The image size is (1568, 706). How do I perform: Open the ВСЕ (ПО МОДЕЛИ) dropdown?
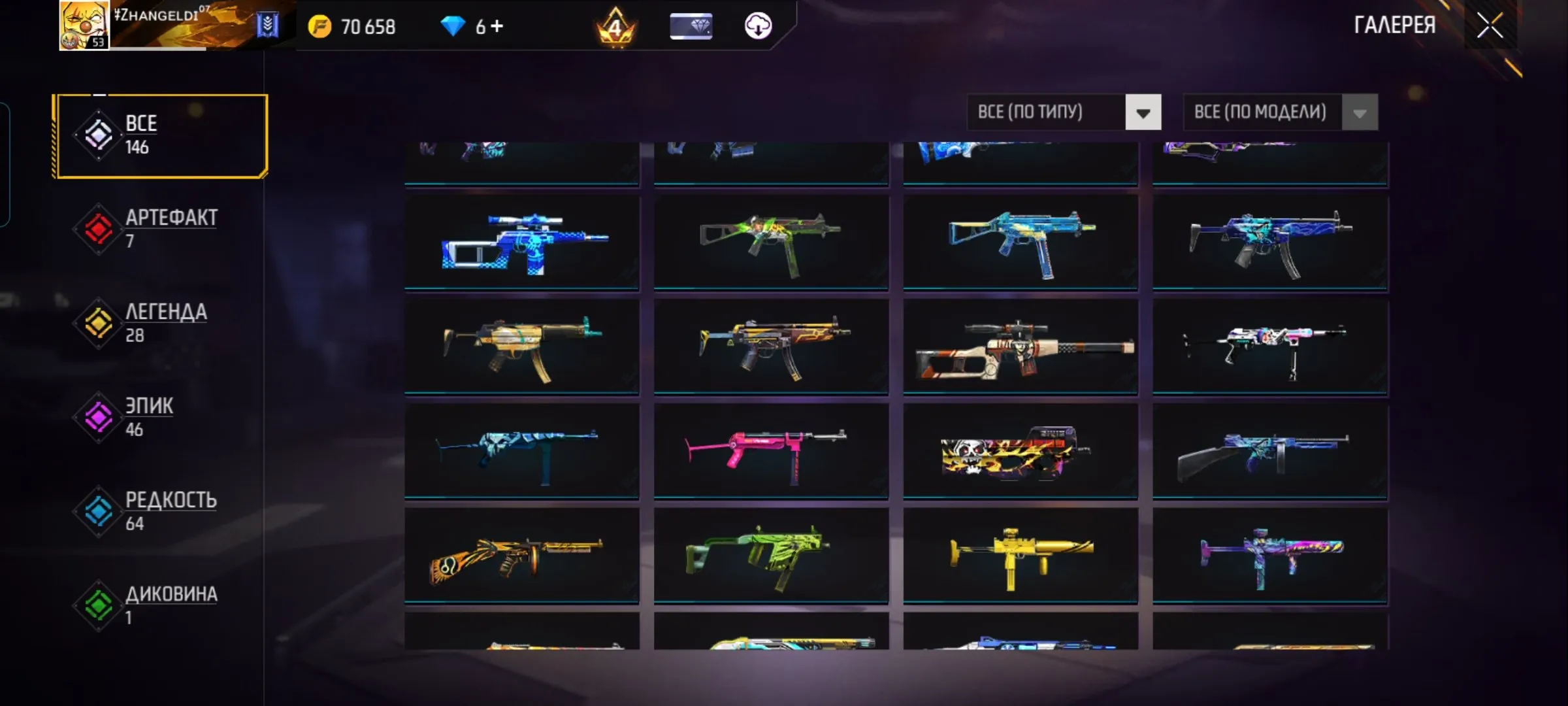pos(1261,112)
